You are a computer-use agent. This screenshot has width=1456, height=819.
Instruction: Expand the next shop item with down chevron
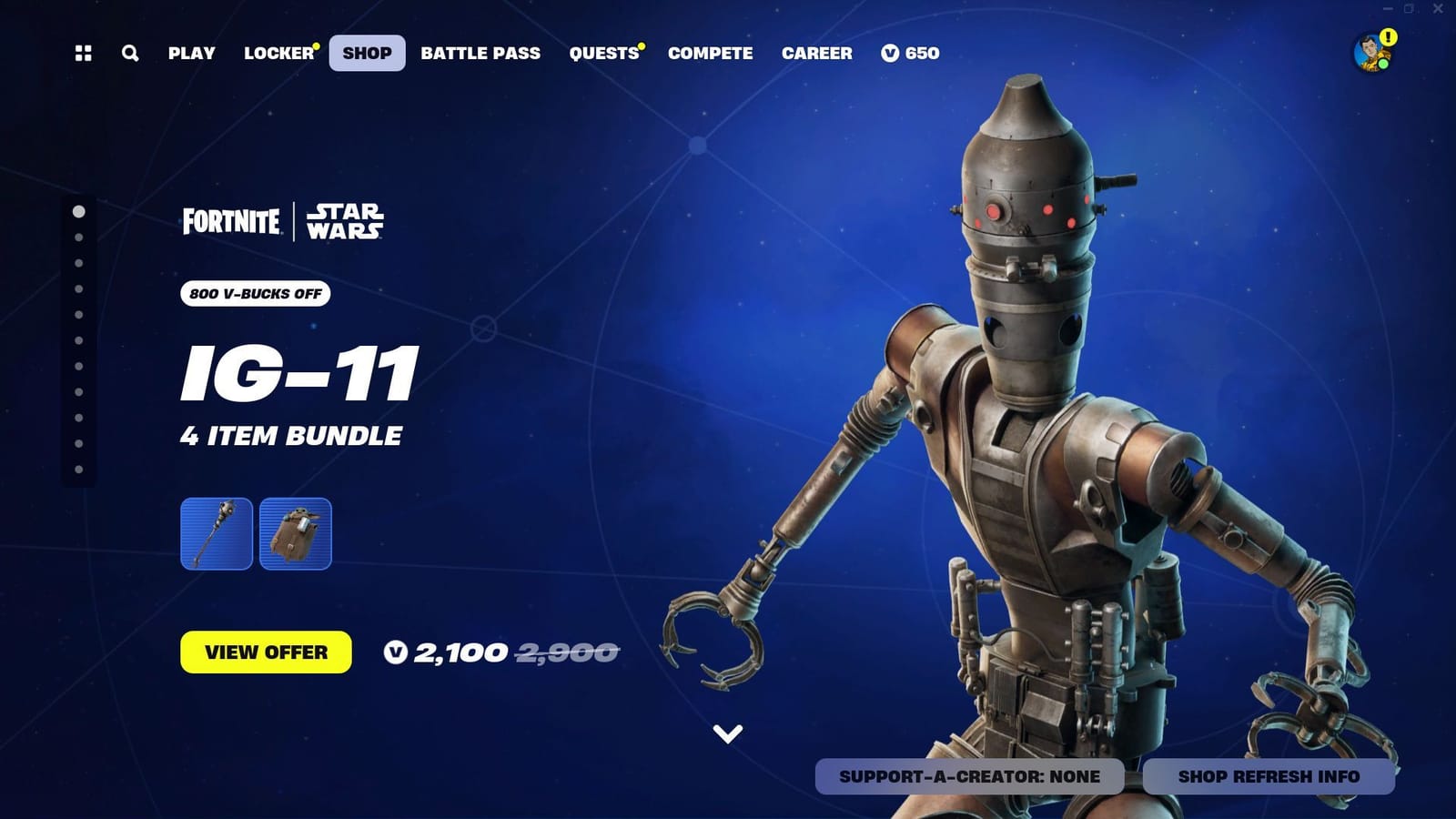tap(727, 732)
